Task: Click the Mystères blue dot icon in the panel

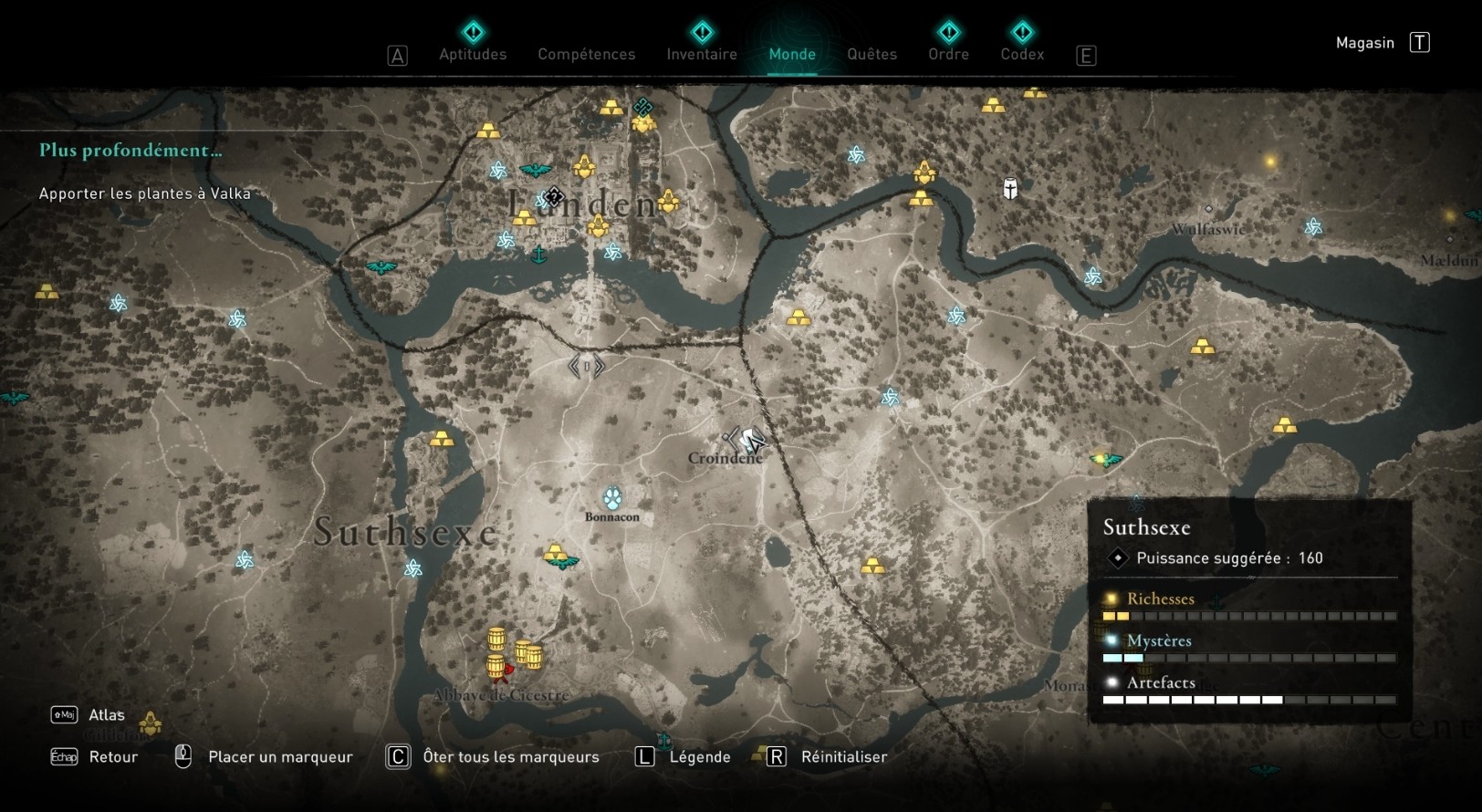Action: pos(1110,641)
